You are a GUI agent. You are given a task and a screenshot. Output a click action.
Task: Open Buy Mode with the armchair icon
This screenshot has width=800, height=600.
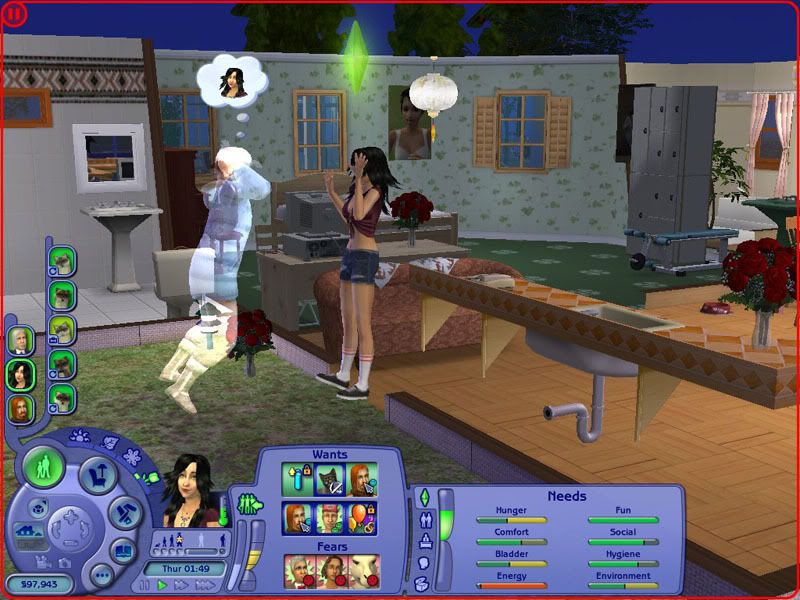(98, 476)
